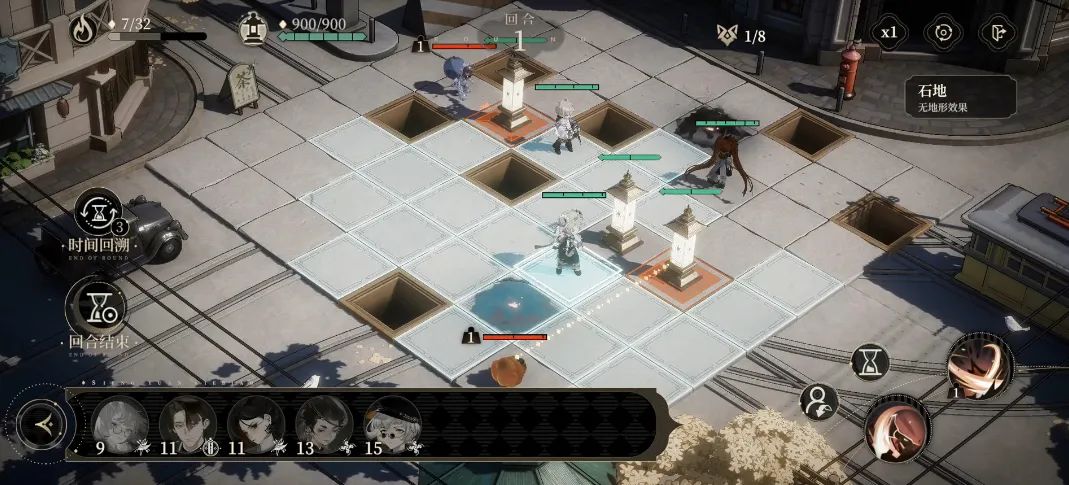Click the small hourglass wait action button
The height and width of the screenshot is (485, 1069).
(870, 361)
